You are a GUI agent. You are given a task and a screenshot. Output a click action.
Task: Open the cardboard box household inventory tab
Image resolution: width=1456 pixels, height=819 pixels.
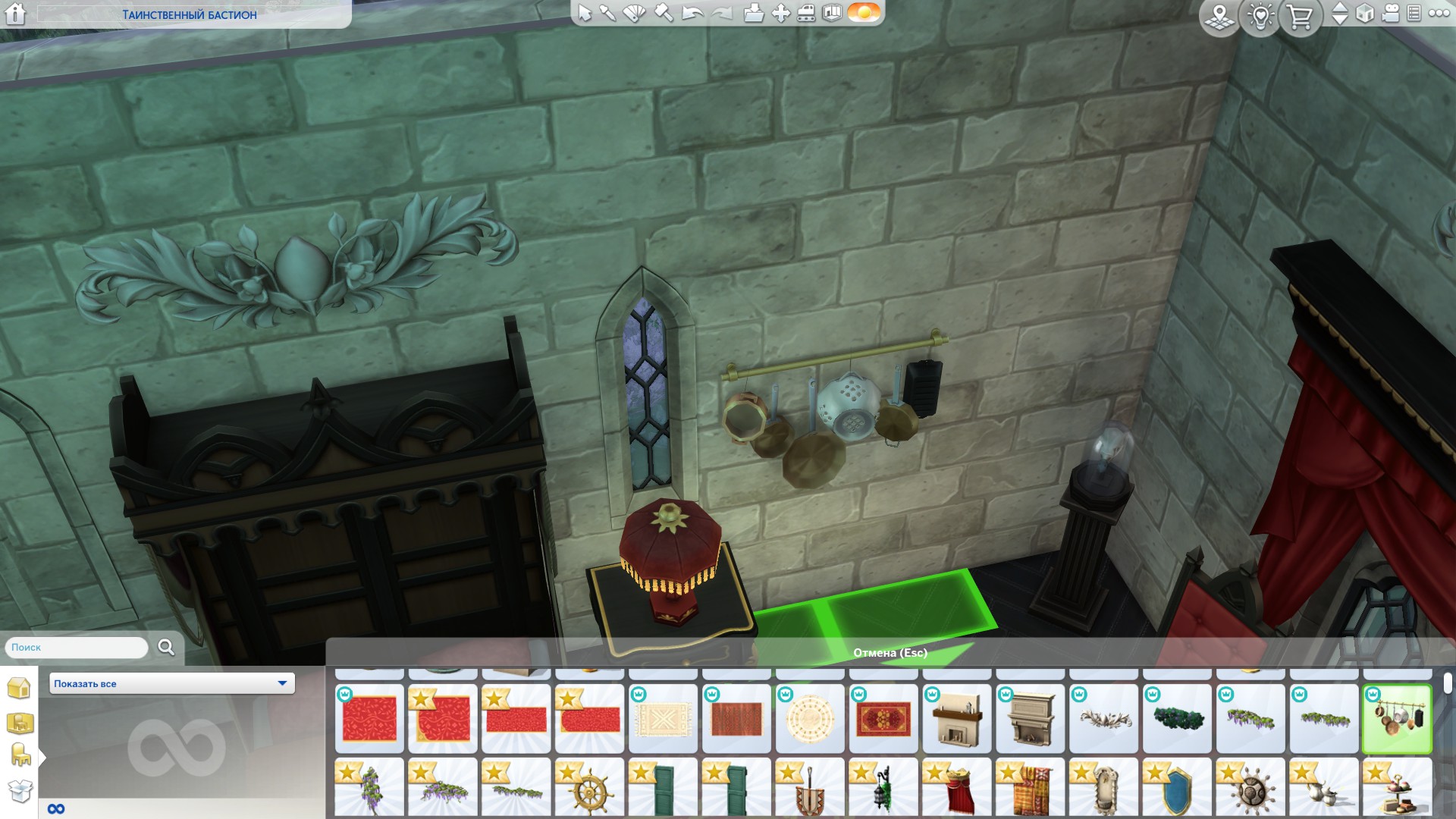20,791
